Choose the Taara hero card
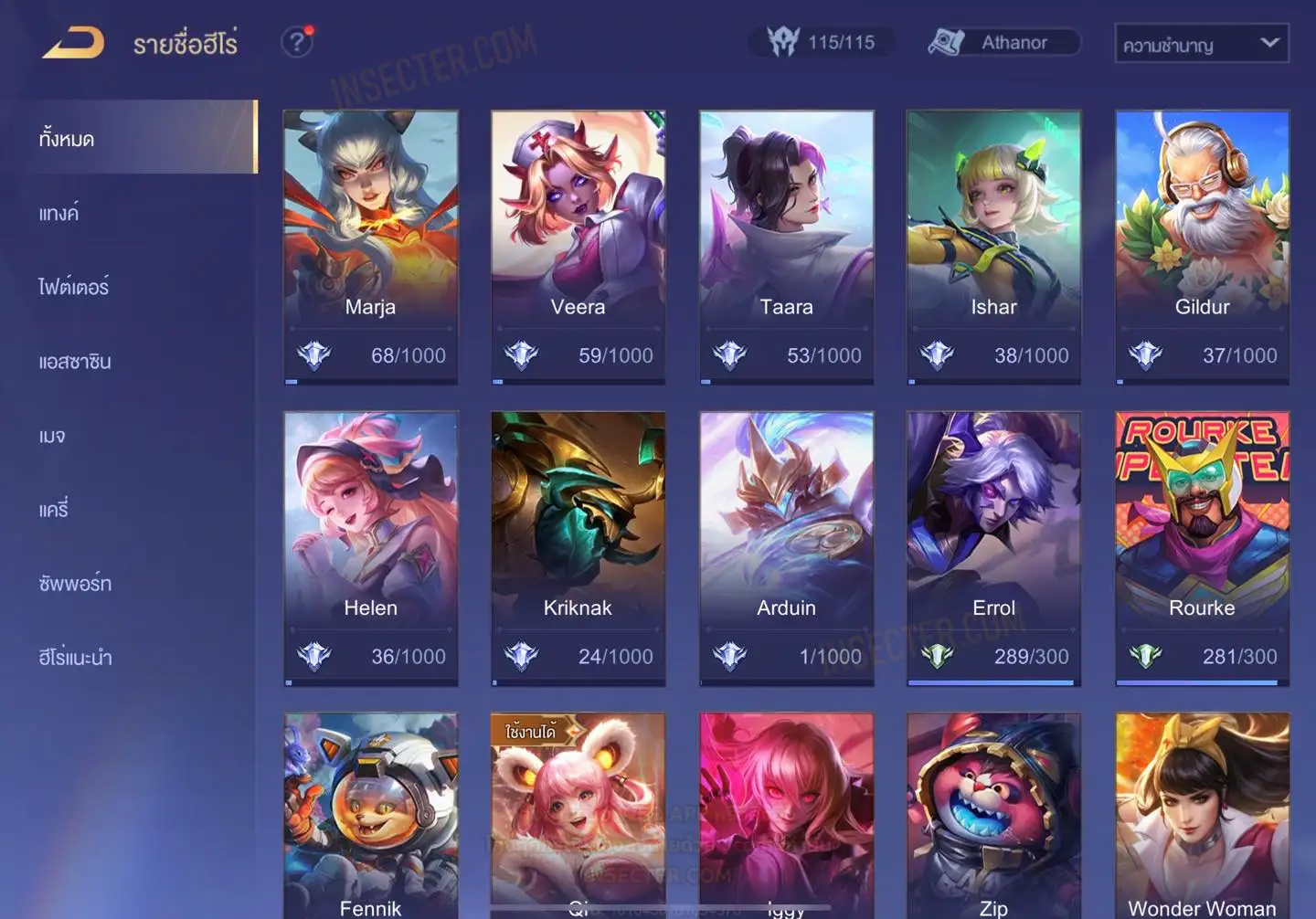 pyautogui.click(x=786, y=247)
